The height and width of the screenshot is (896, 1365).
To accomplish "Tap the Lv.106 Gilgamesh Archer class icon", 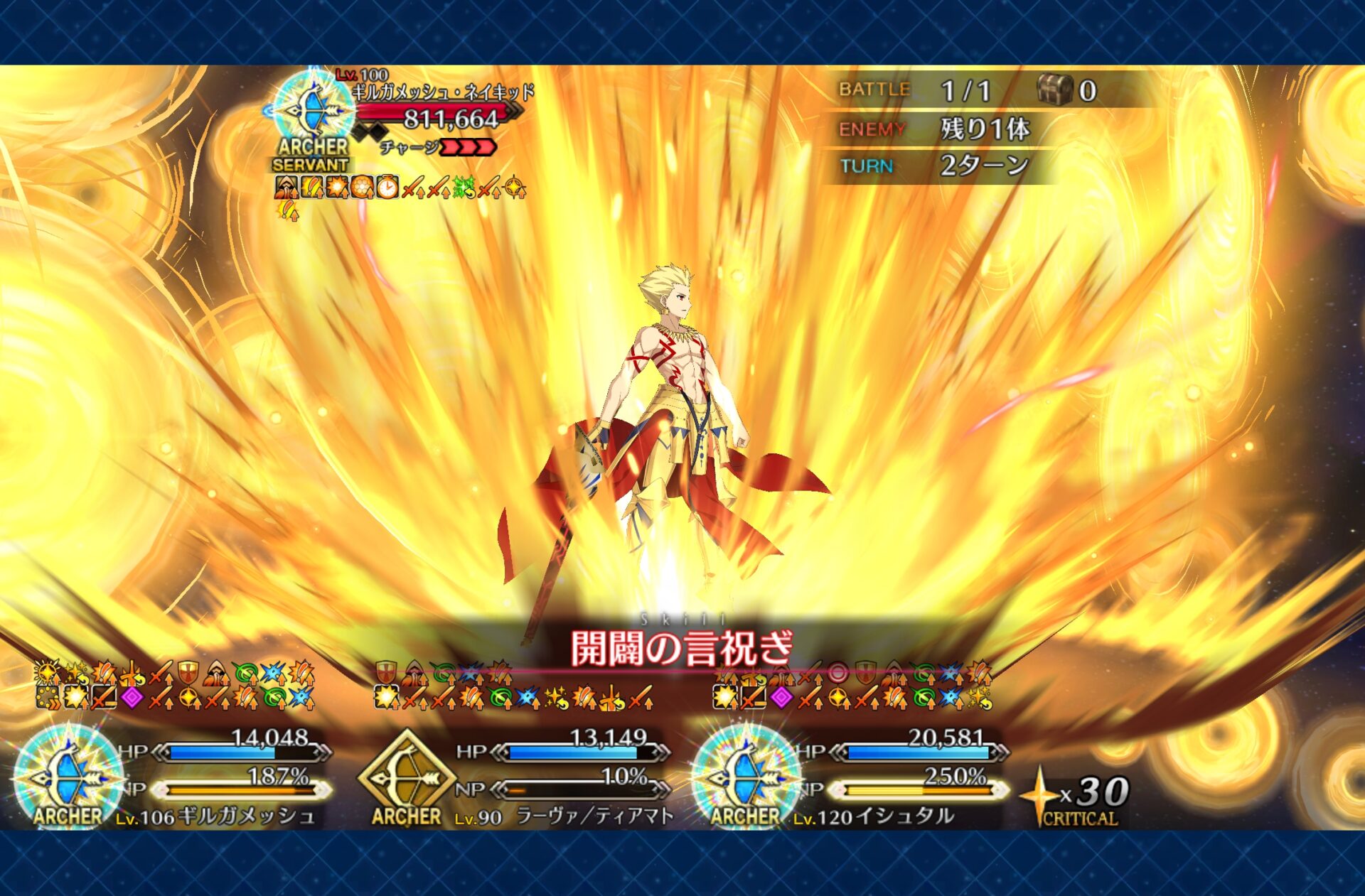I will pyautogui.click(x=68, y=776).
